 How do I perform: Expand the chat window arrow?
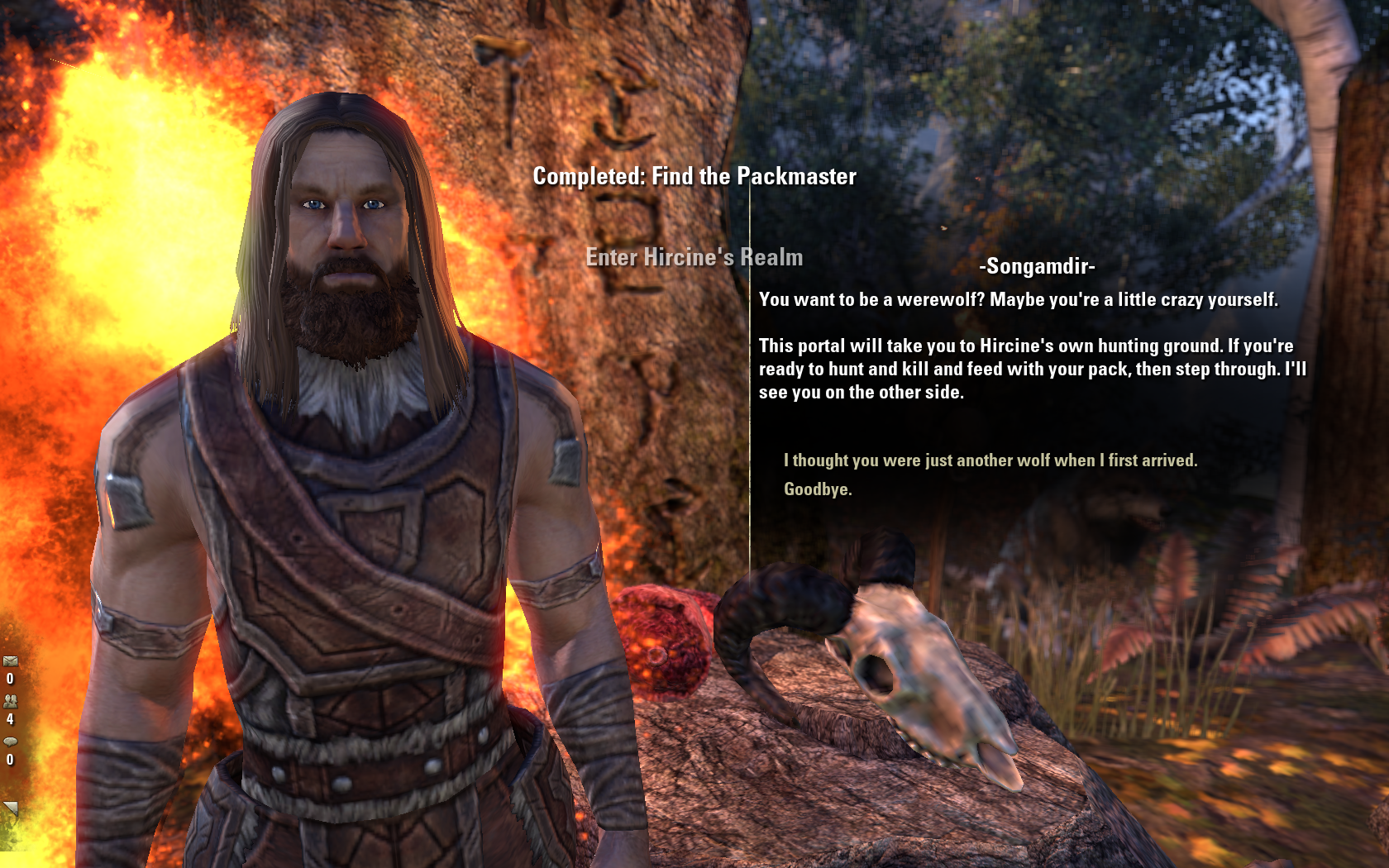[x=10, y=808]
